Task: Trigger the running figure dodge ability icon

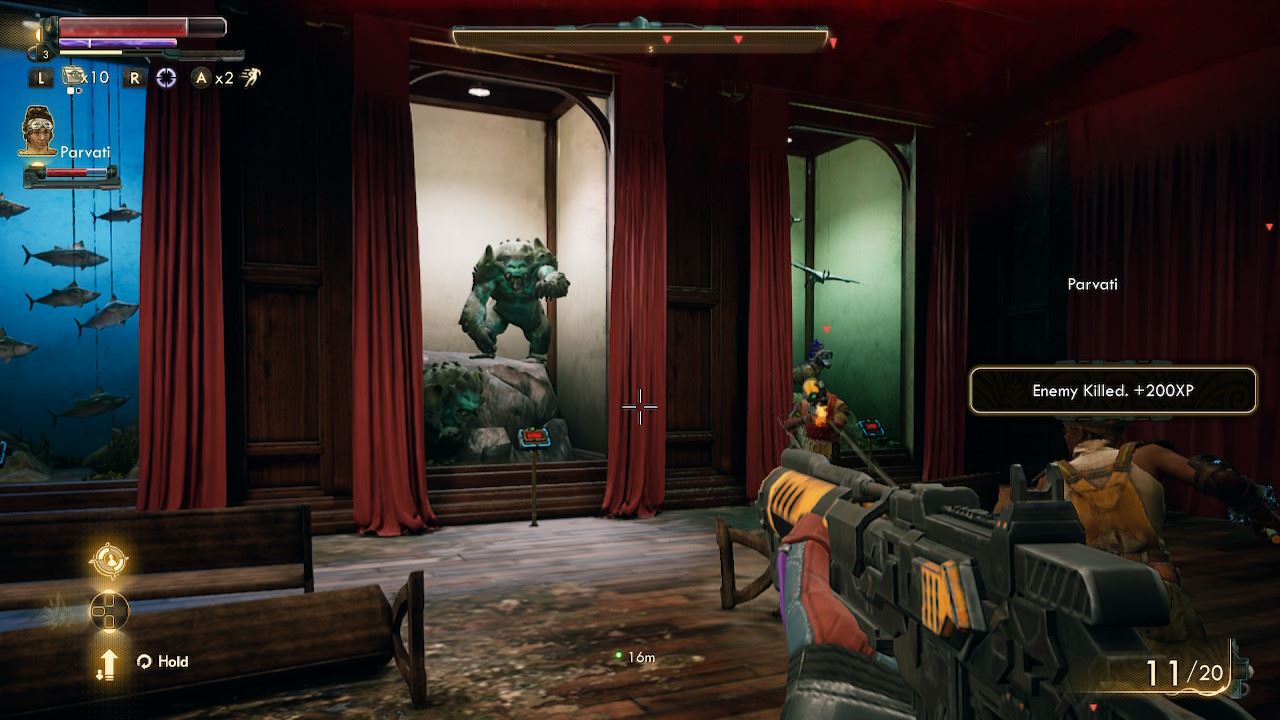Action: 250,77
